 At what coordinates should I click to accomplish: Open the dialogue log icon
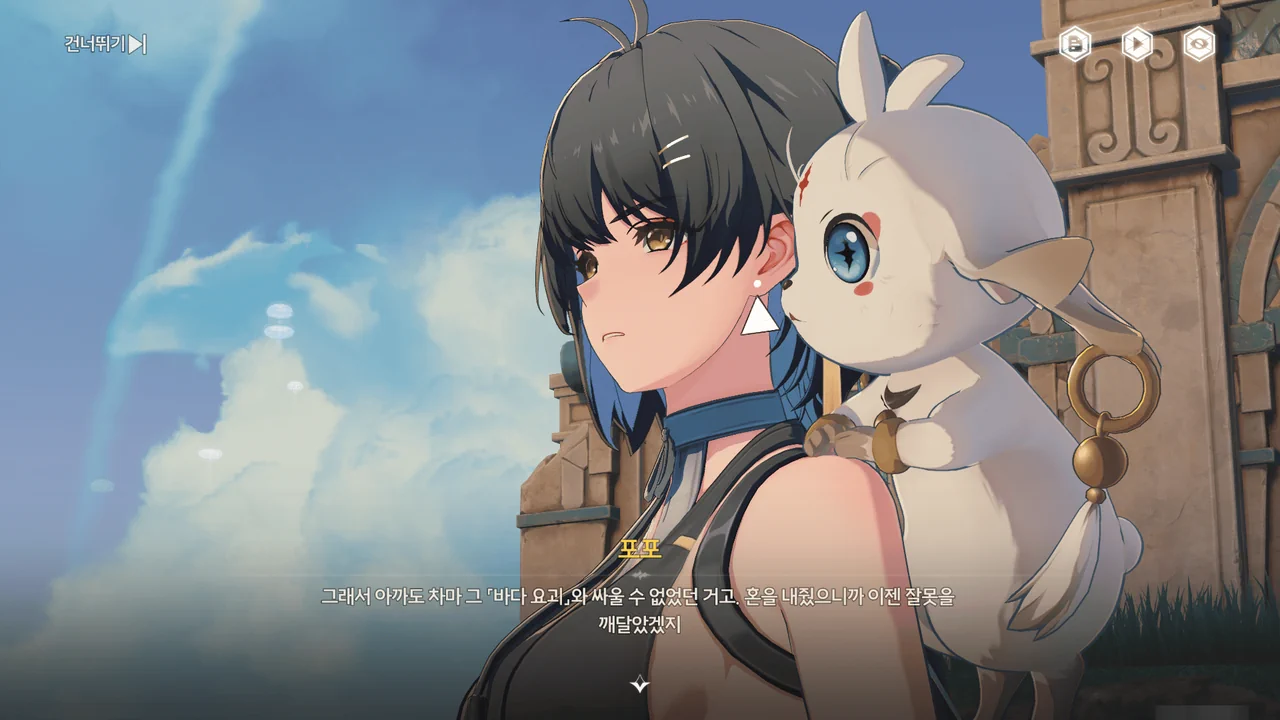[x=1075, y=44]
